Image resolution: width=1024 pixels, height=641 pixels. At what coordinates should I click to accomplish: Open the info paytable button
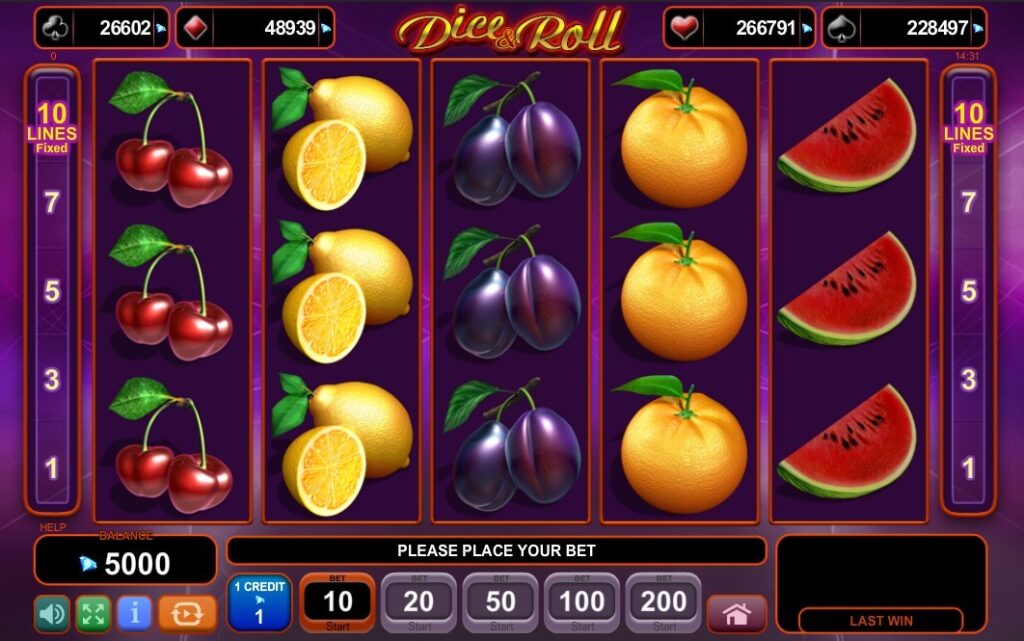click(134, 612)
